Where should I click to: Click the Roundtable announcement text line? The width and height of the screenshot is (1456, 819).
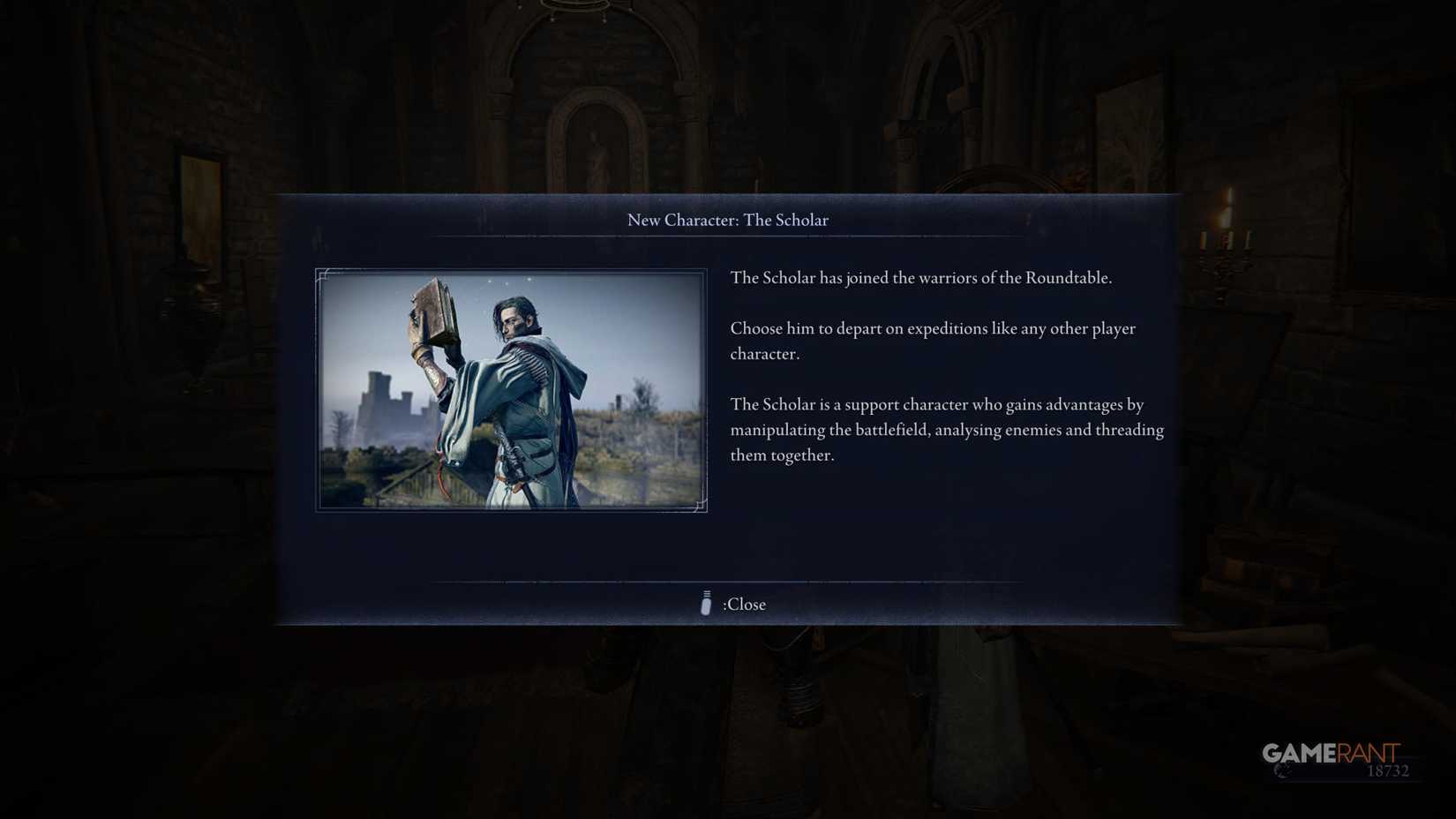tap(920, 277)
